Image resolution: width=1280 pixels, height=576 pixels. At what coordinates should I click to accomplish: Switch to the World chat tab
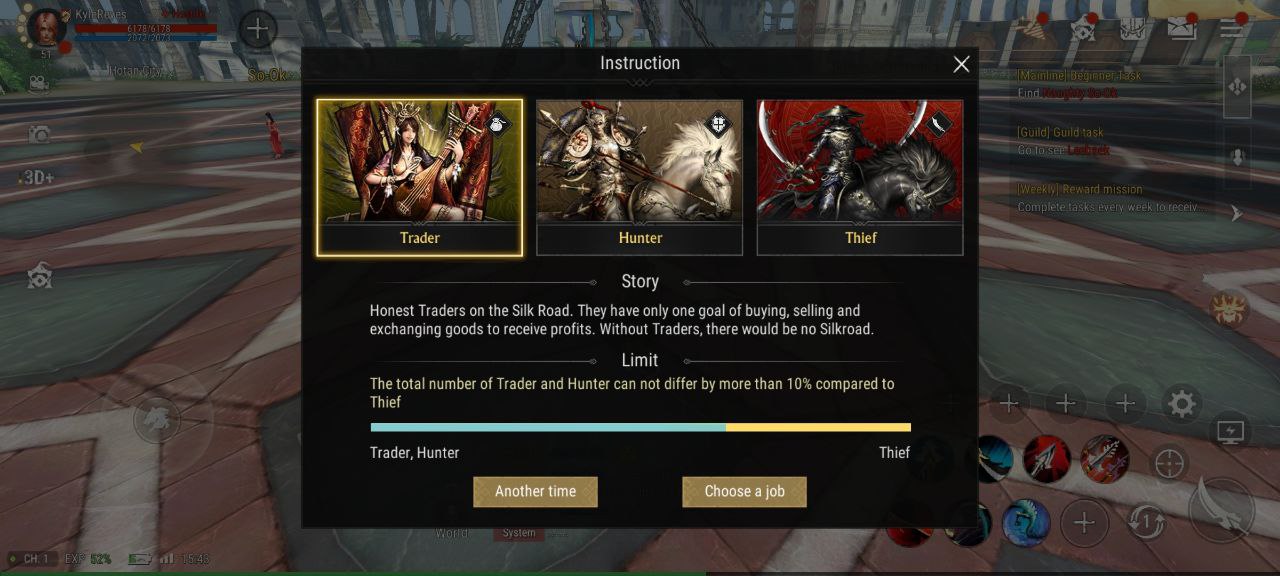click(x=451, y=533)
